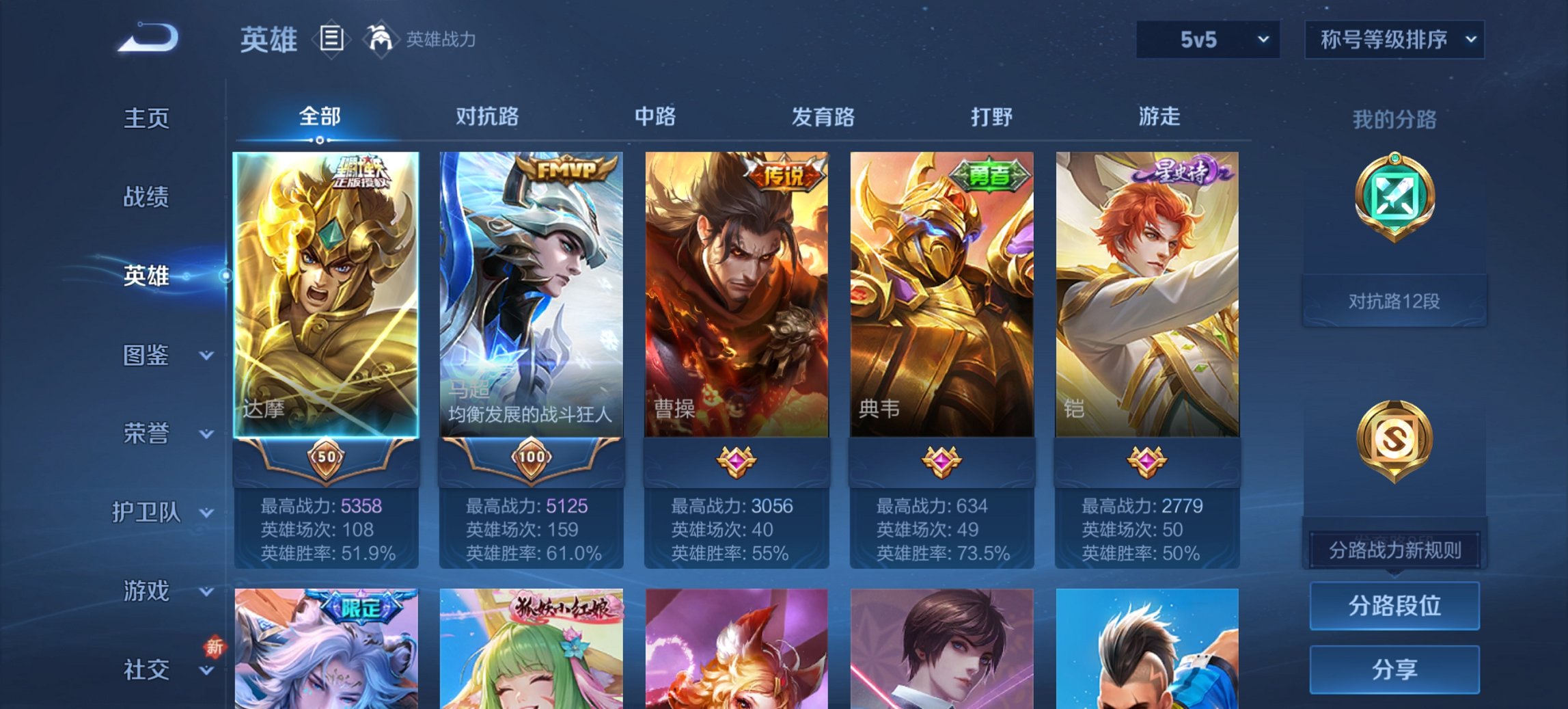Expand the 荣誉 sidebar section
The image size is (1568, 709).
pyautogui.click(x=146, y=433)
